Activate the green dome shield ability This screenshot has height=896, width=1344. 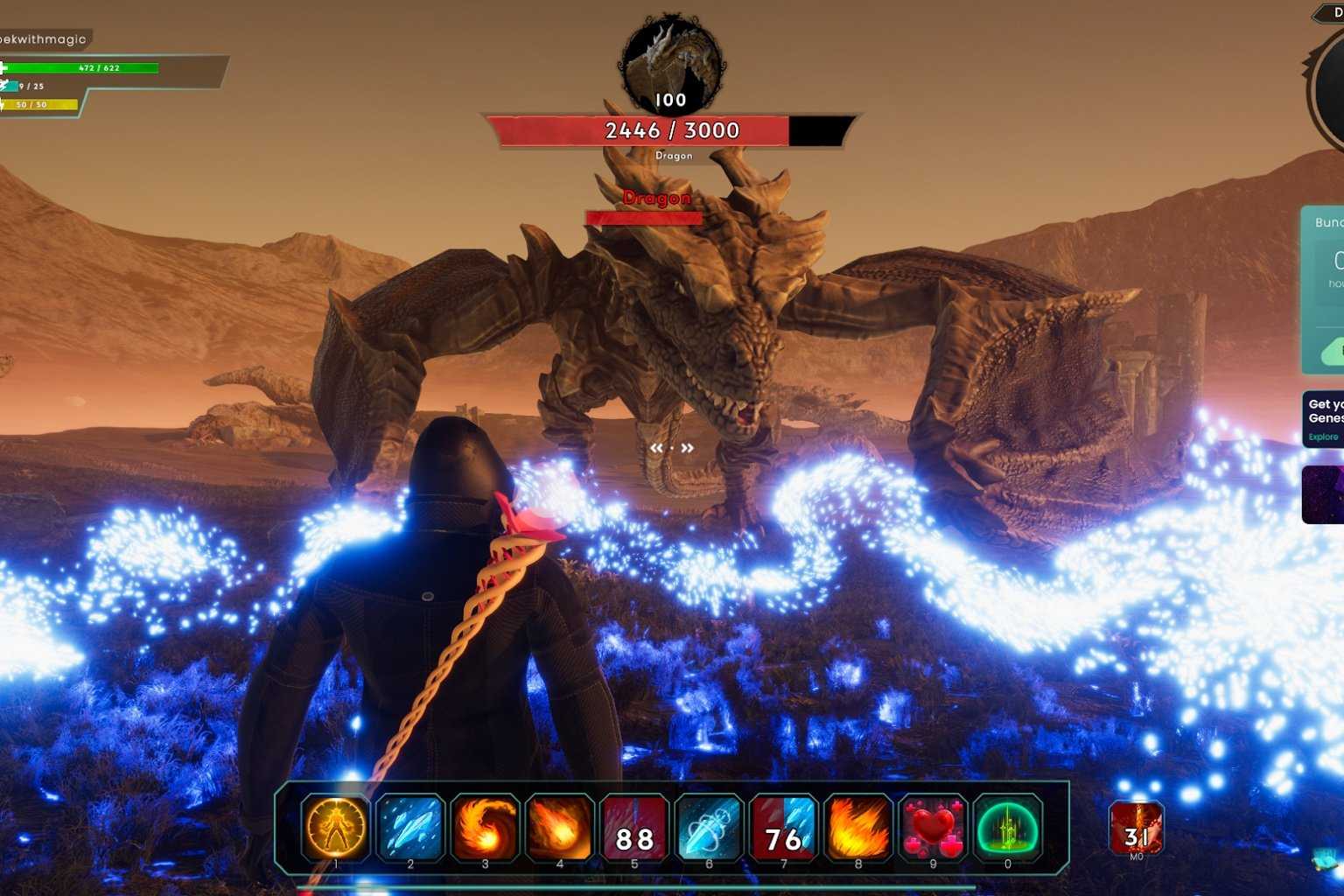point(1007,827)
